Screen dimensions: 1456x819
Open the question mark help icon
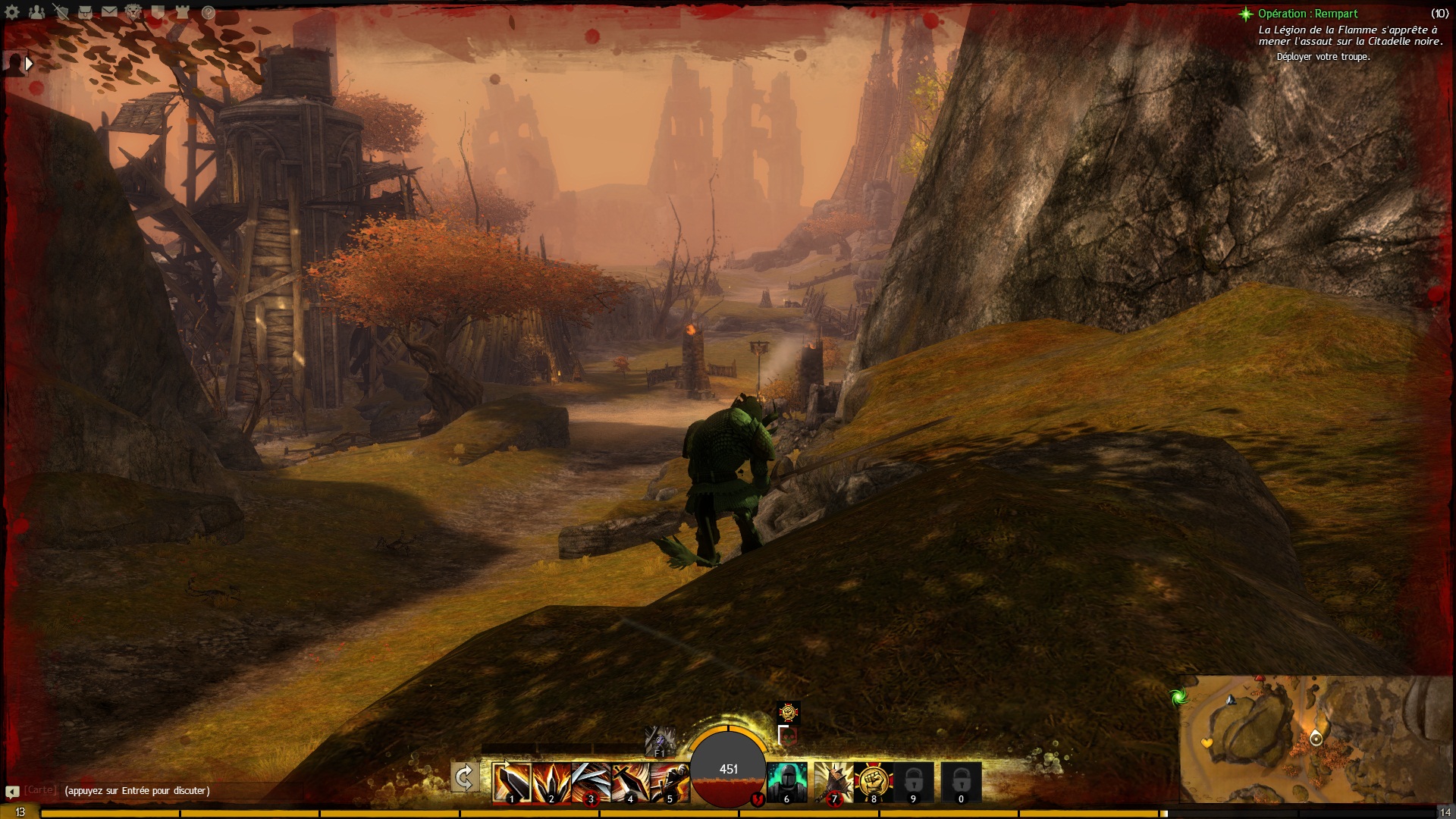coord(208,12)
